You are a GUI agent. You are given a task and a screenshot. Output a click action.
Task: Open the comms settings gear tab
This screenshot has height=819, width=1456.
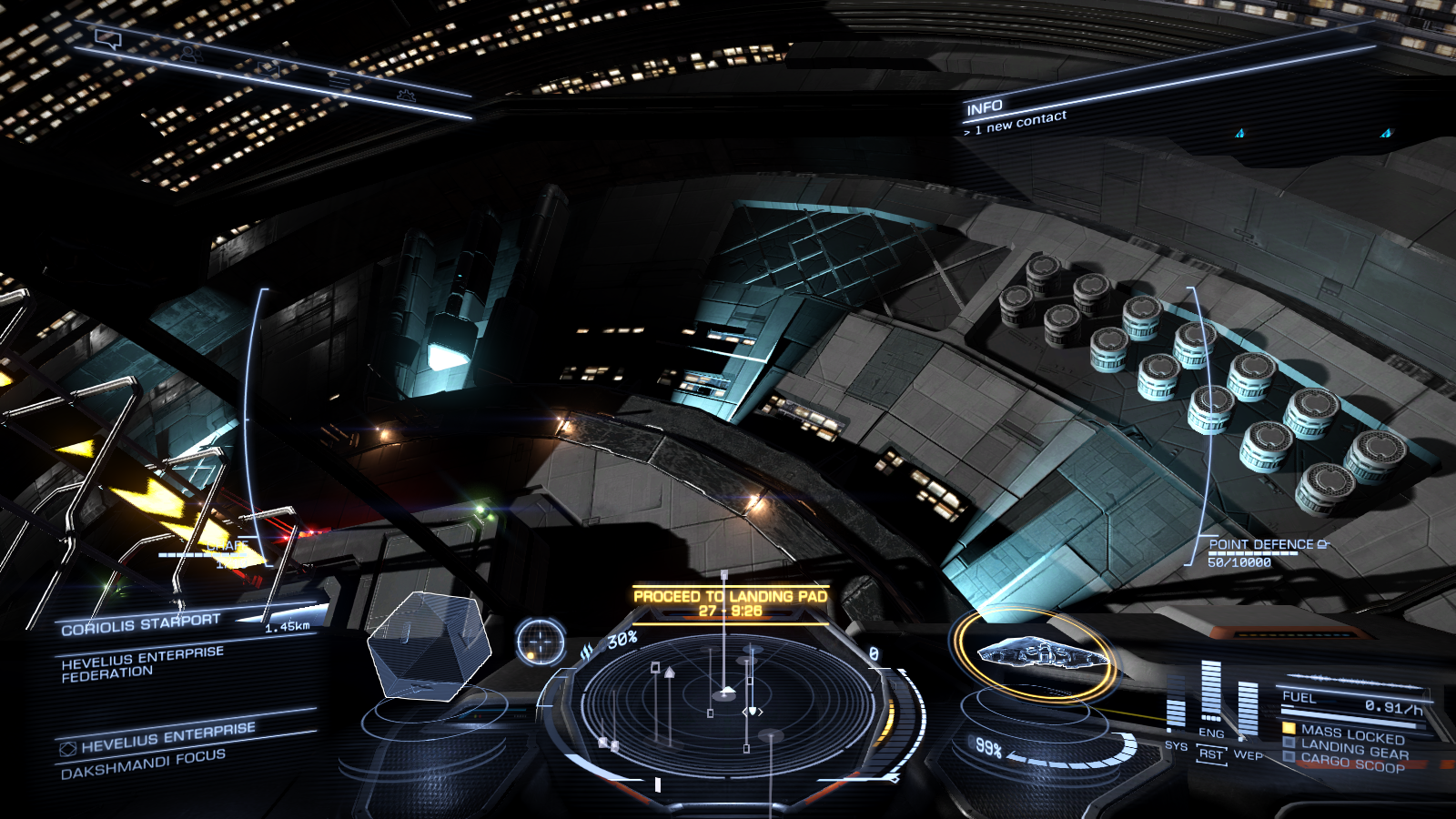[x=406, y=96]
